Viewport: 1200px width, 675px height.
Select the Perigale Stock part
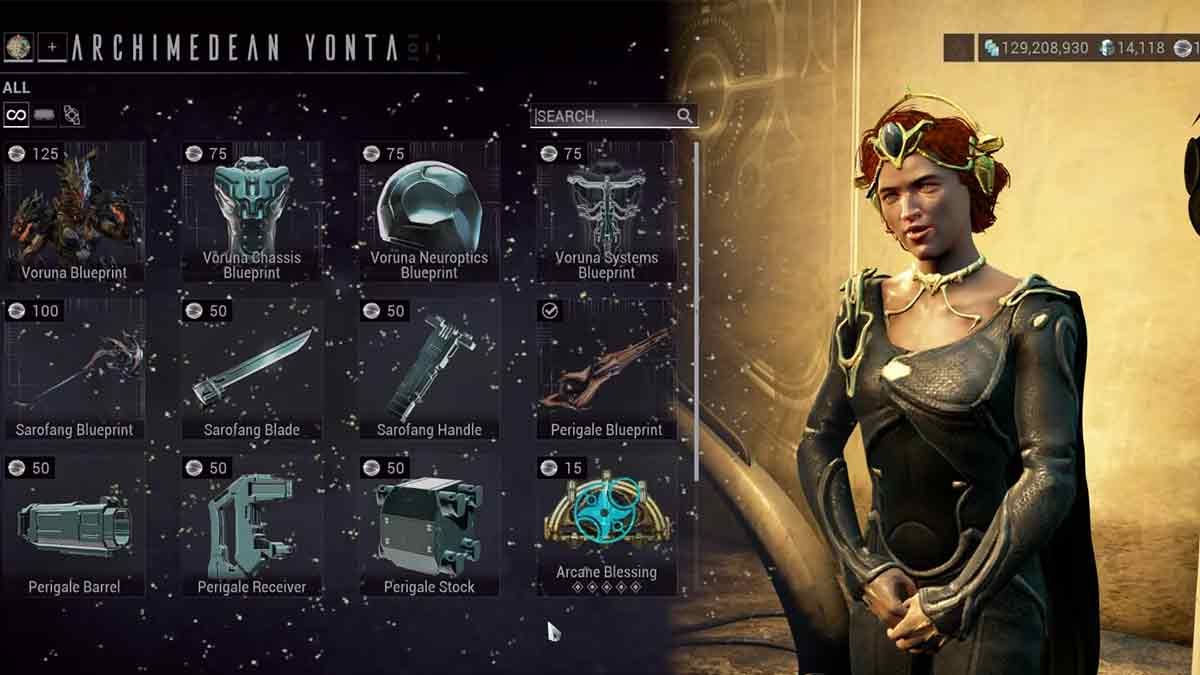pos(429,526)
